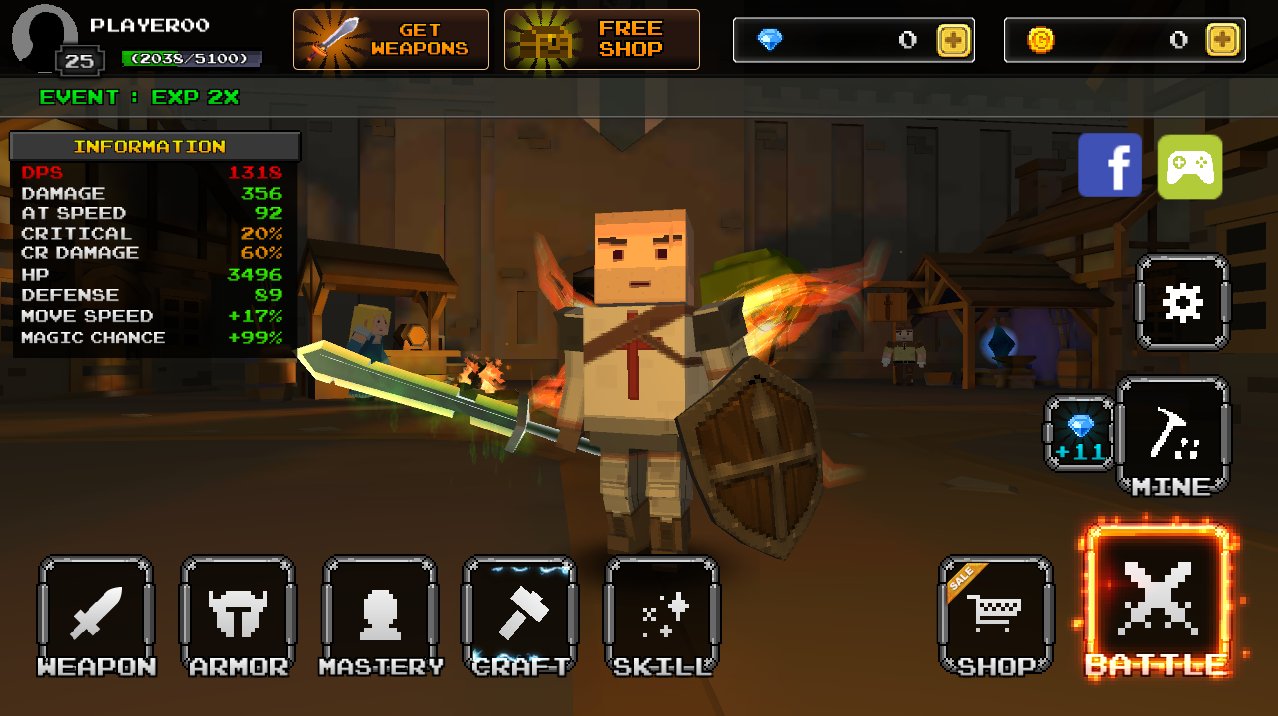Open the Facebook link

[1110, 166]
